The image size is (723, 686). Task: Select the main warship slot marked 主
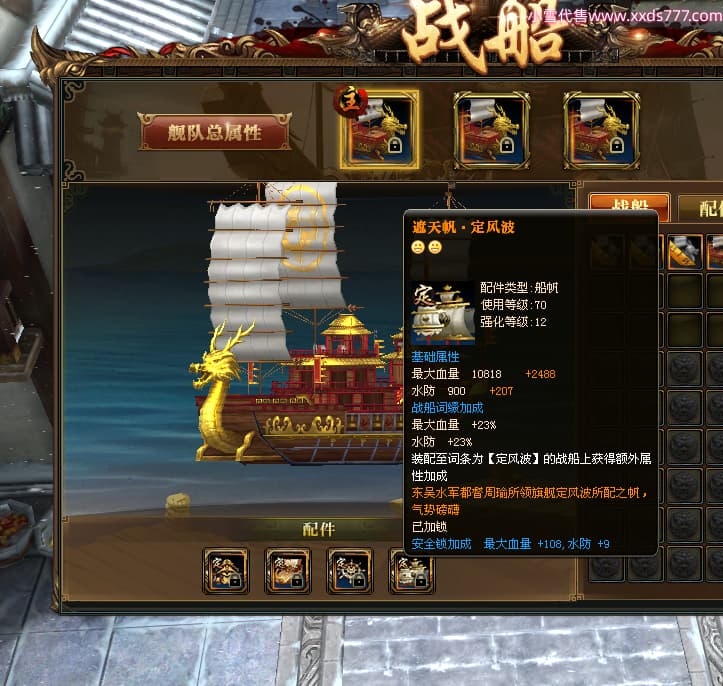[x=379, y=131]
